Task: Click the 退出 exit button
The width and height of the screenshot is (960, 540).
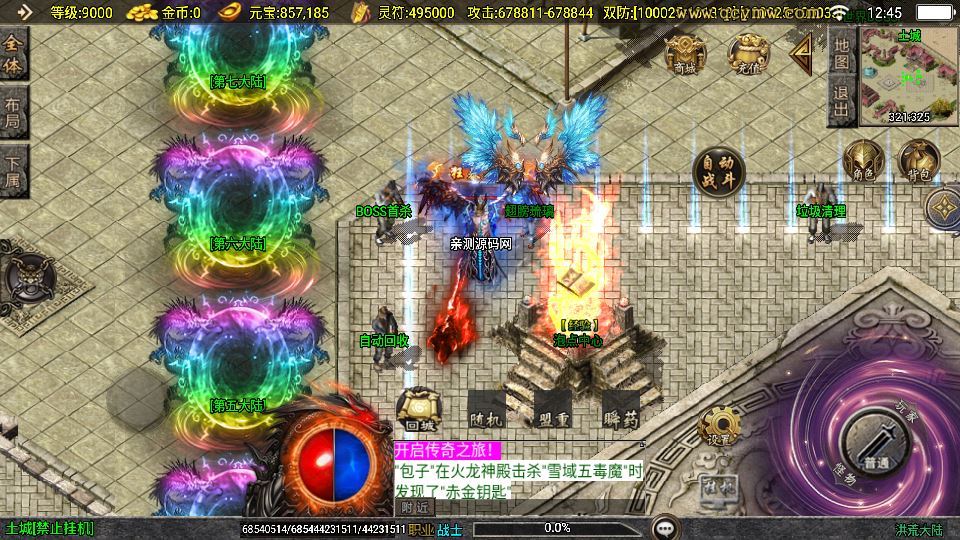Action: 841,102
